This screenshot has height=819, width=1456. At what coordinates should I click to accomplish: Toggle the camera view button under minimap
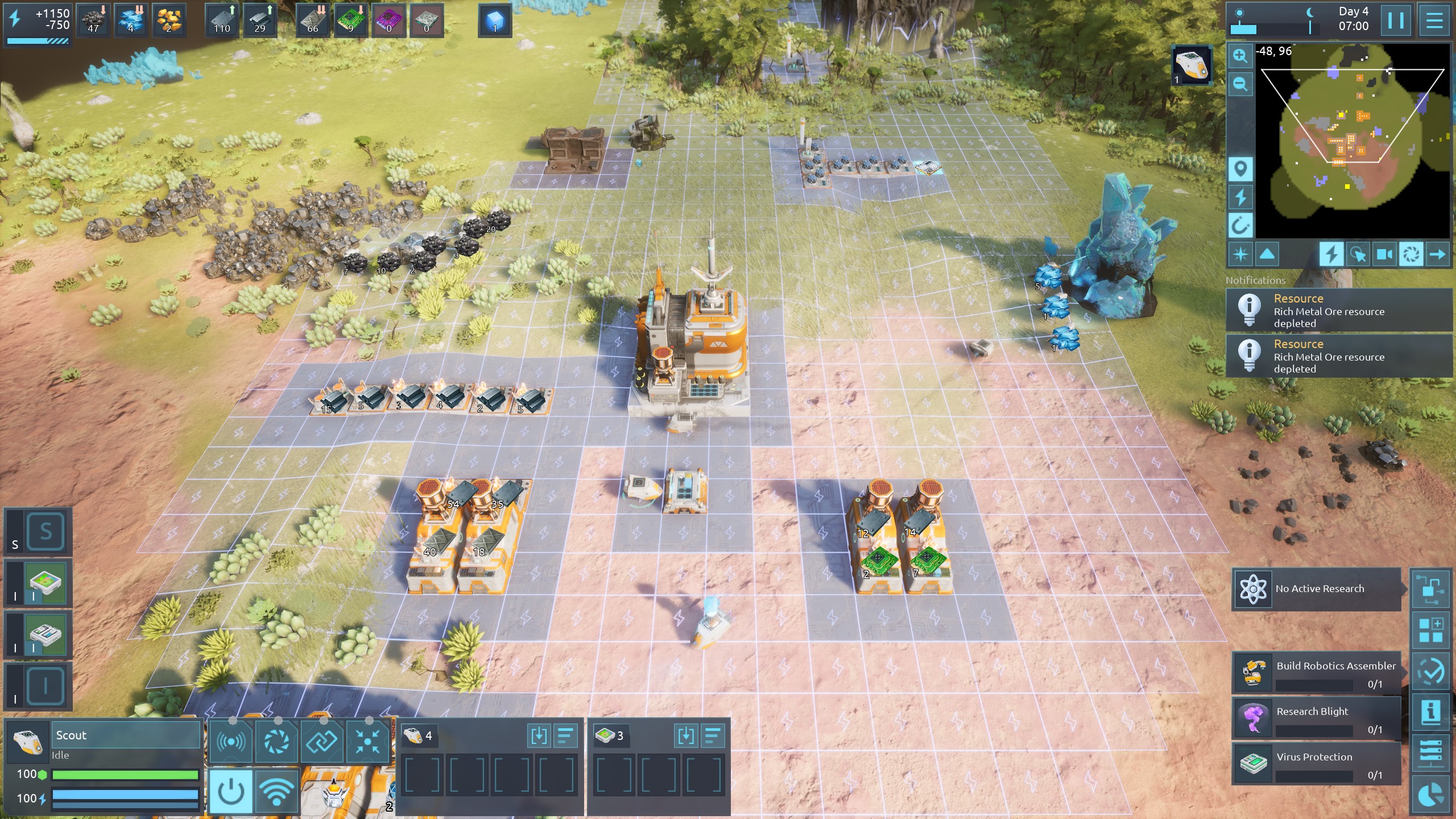[x=1384, y=254]
